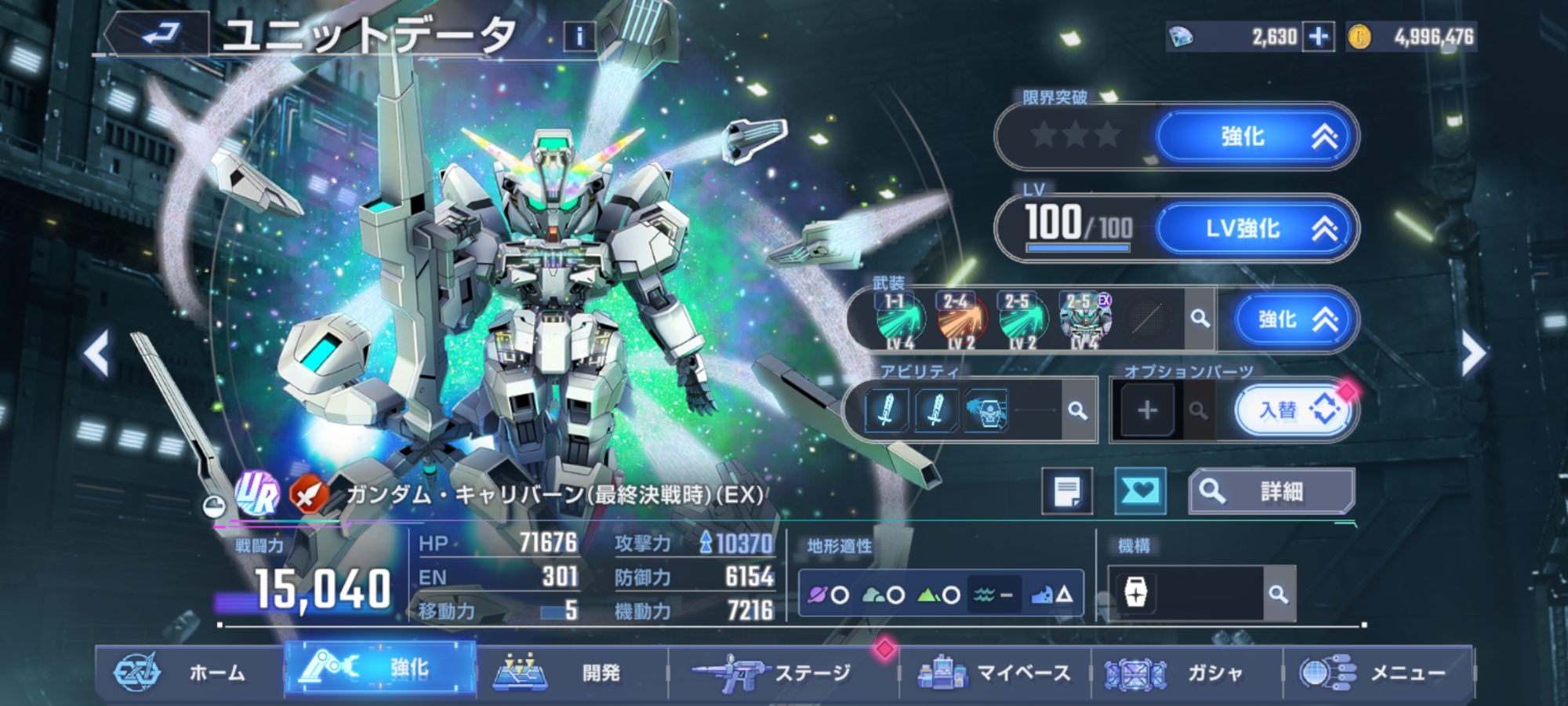Screen dimensions: 1568x706
Task: Go back using the return arrow button
Action: click(159, 35)
